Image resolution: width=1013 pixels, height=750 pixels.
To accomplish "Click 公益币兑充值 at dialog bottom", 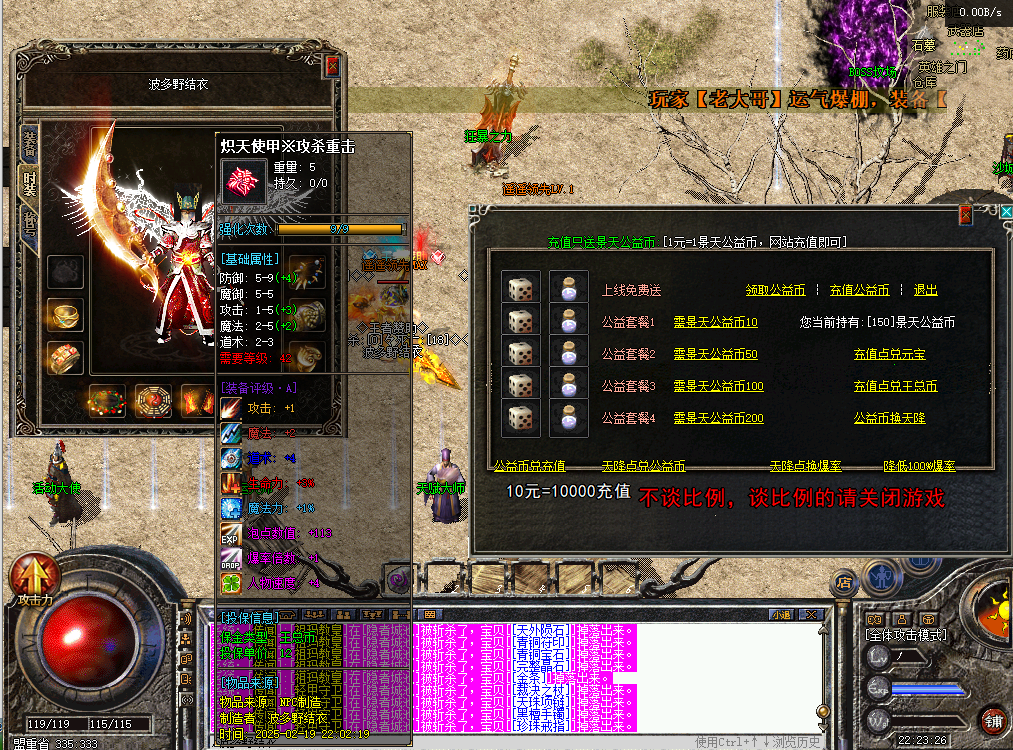I will (x=530, y=466).
